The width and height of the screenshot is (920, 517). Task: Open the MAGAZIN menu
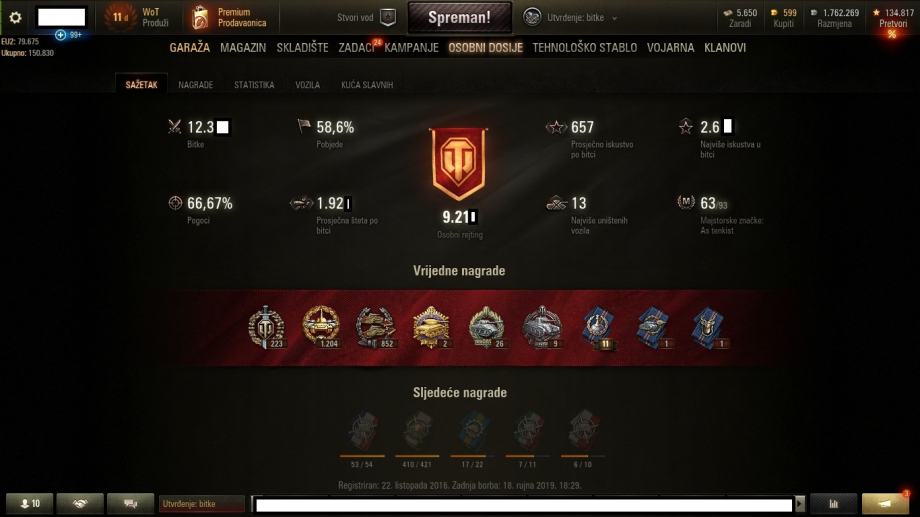pyautogui.click(x=243, y=47)
